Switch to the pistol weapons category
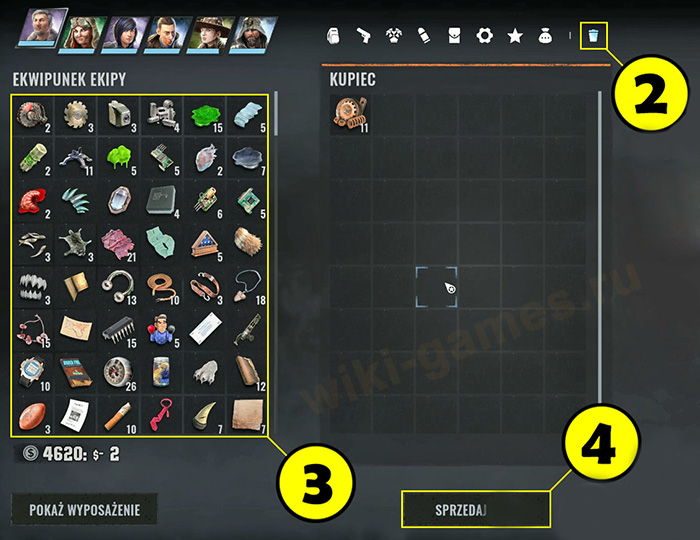 [x=364, y=36]
